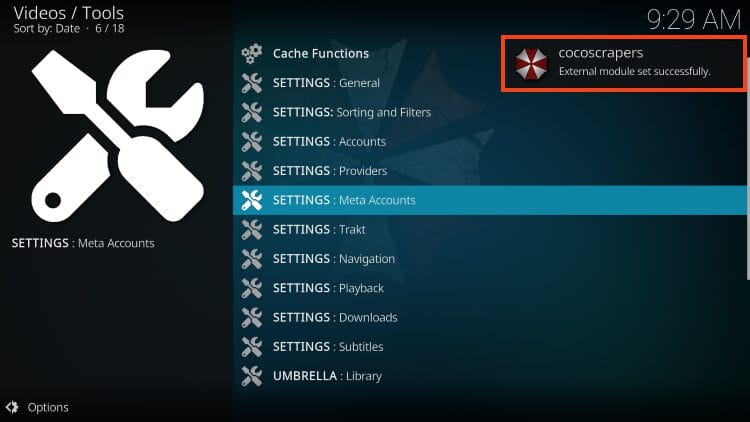Choose SETTINGS : Playback
The width and height of the screenshot is (750, 422).
(x=328, y=288)
